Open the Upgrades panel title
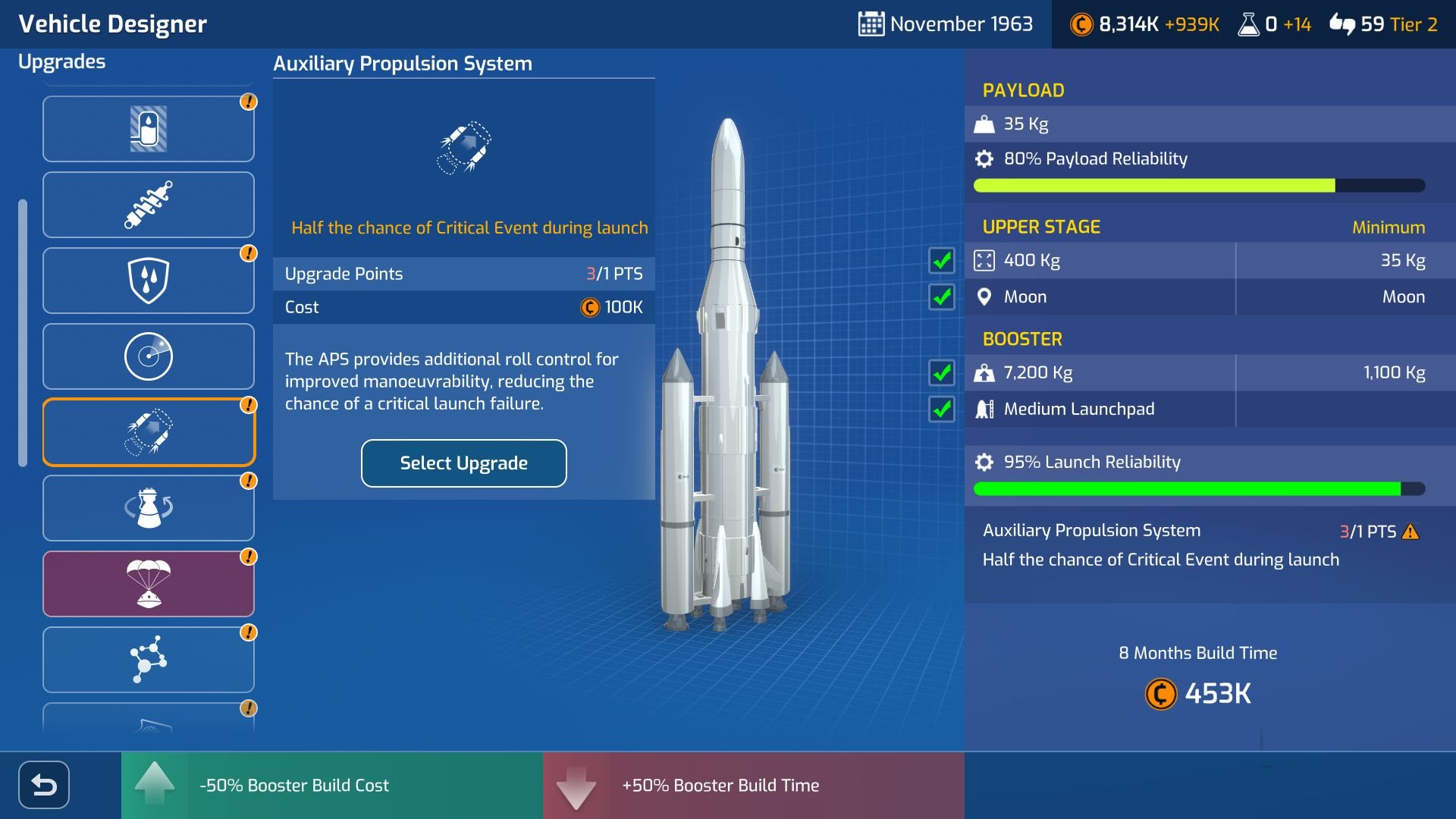 point(62,61)
